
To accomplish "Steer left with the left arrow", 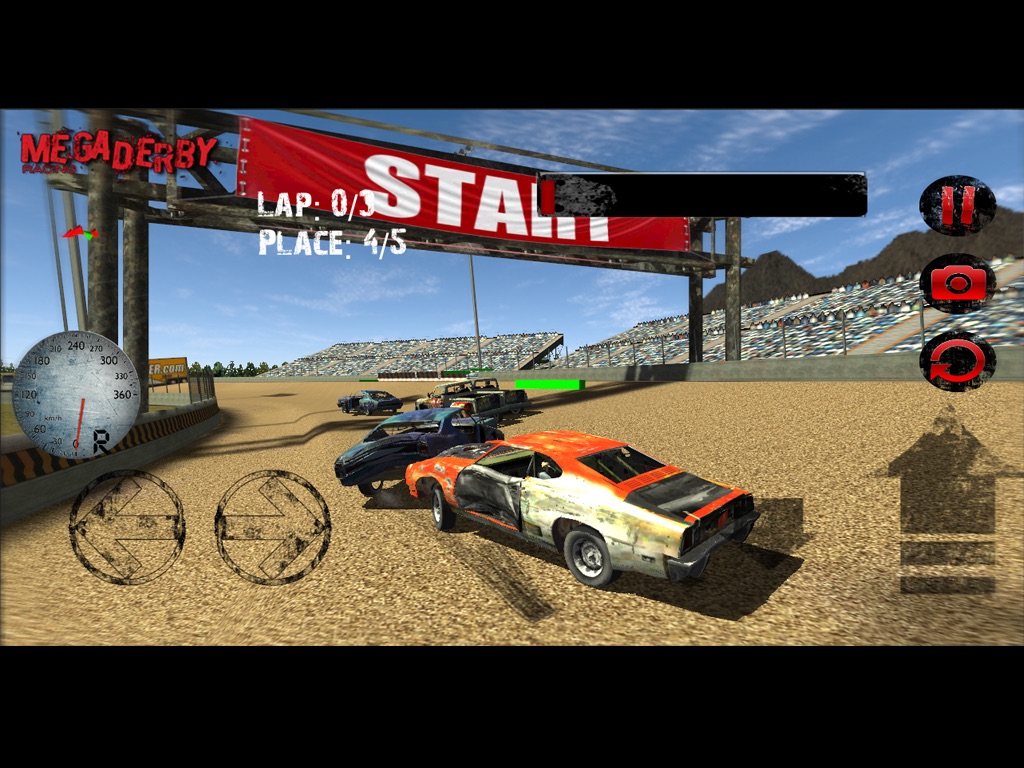I will coord(127,526).
